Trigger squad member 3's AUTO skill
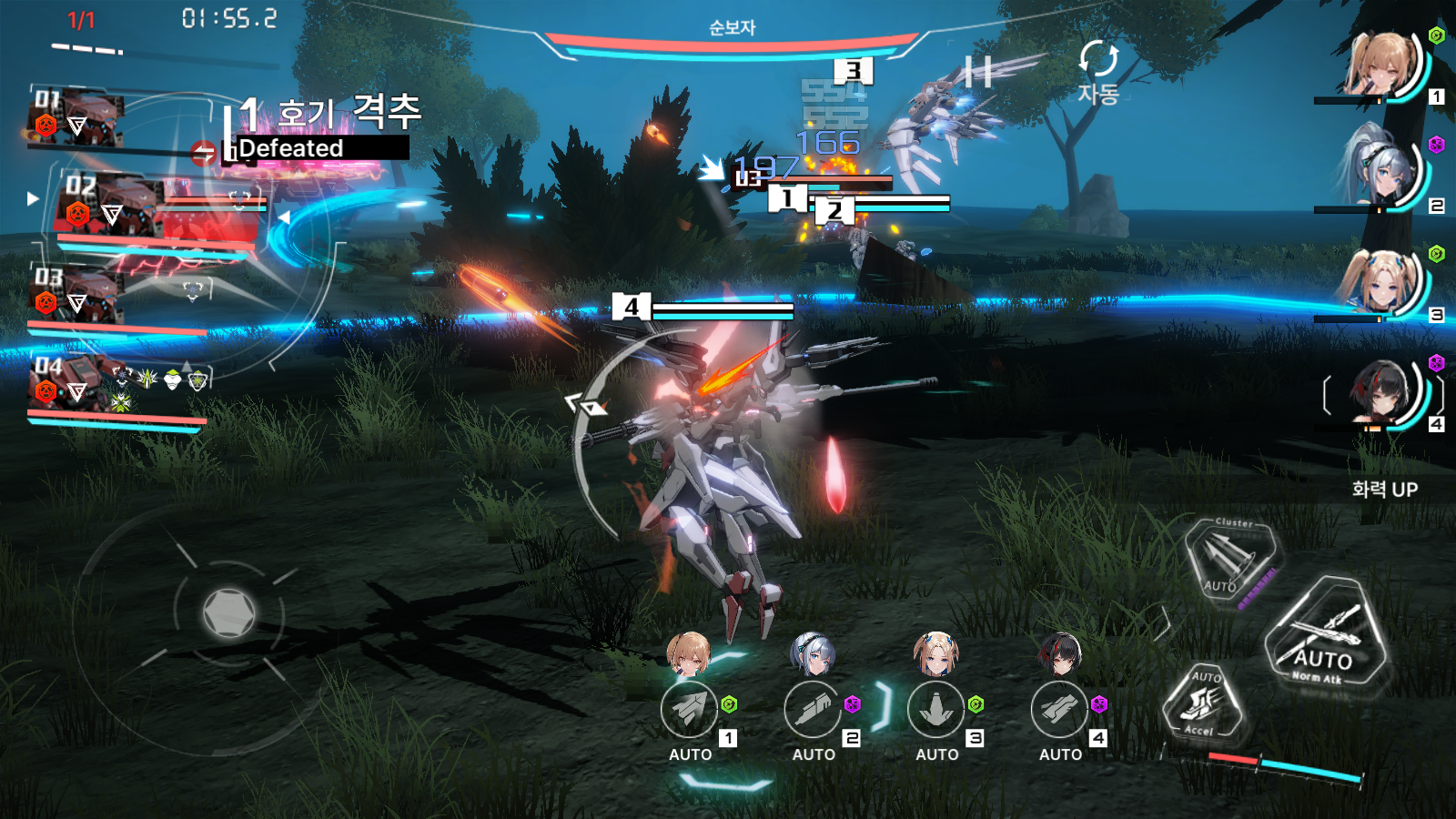1456x819 pixels. (936, 710)
